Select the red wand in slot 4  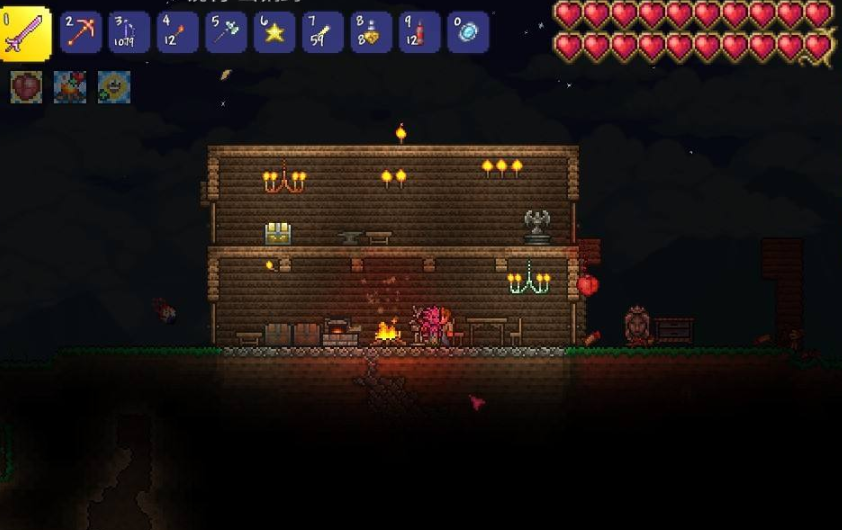point(178,33)
